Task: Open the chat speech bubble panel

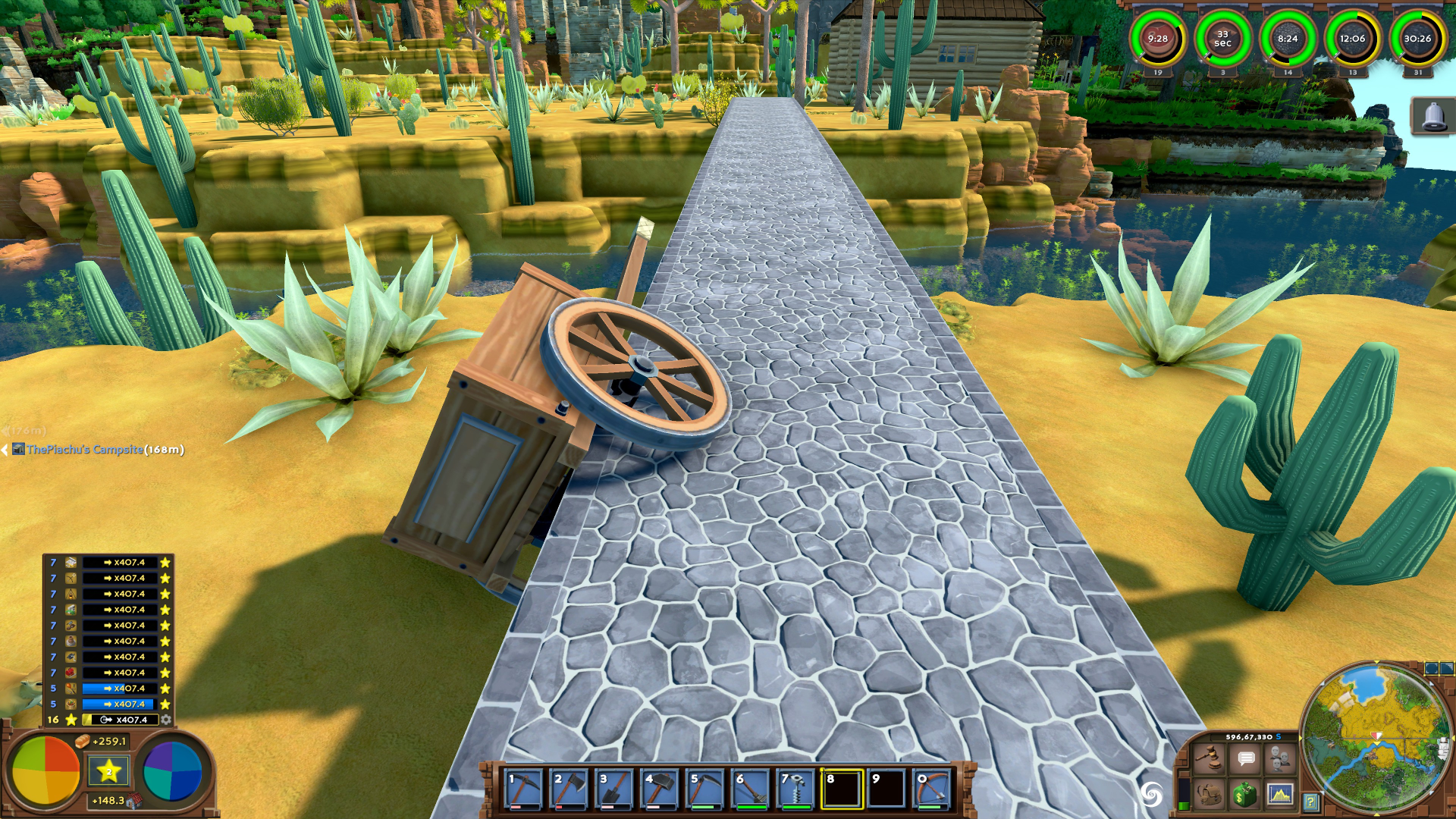Action: (1245, 758)
